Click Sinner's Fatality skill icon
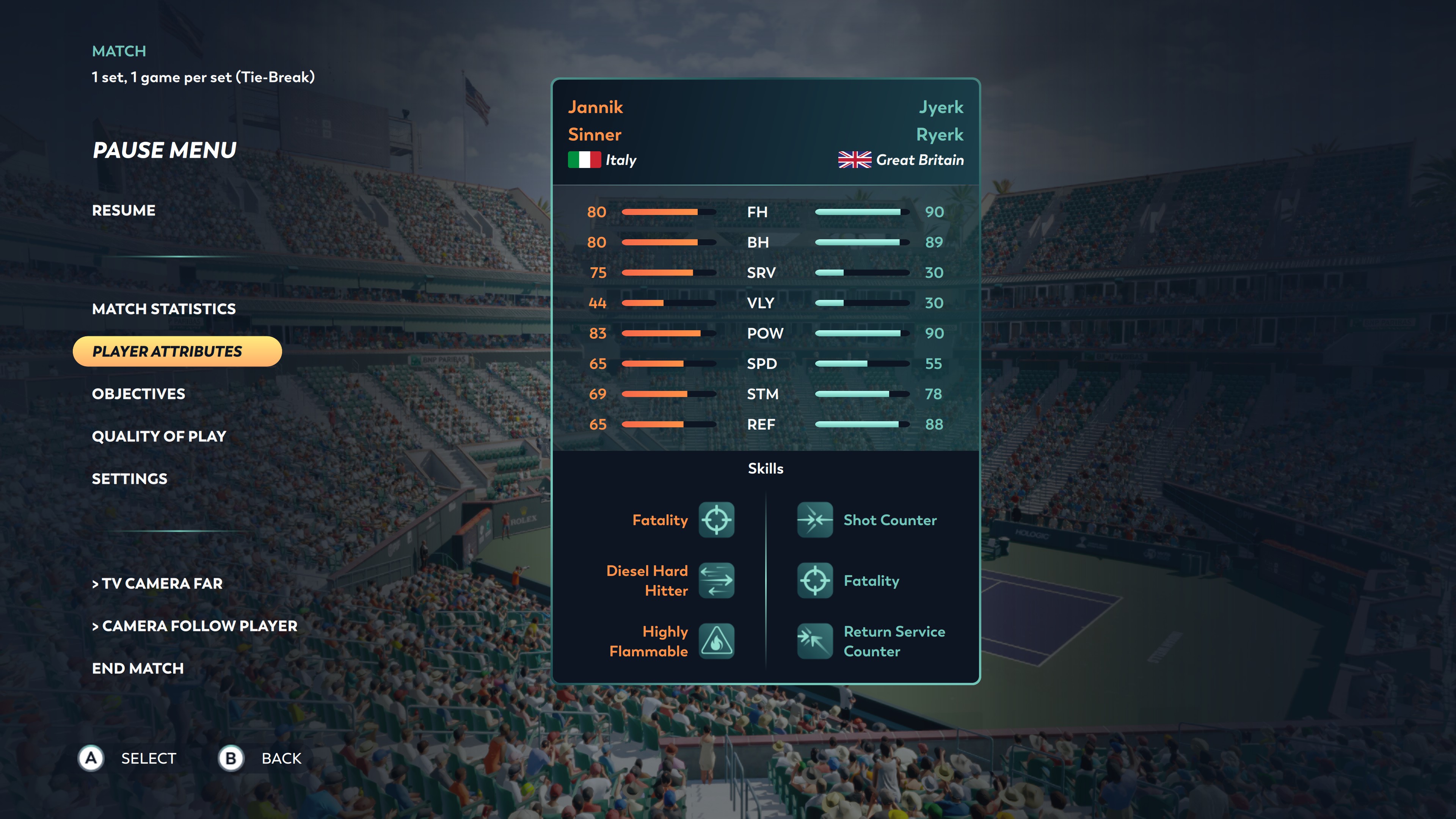The height and width of the screenshot is (819, 1456). coord(716,519)
